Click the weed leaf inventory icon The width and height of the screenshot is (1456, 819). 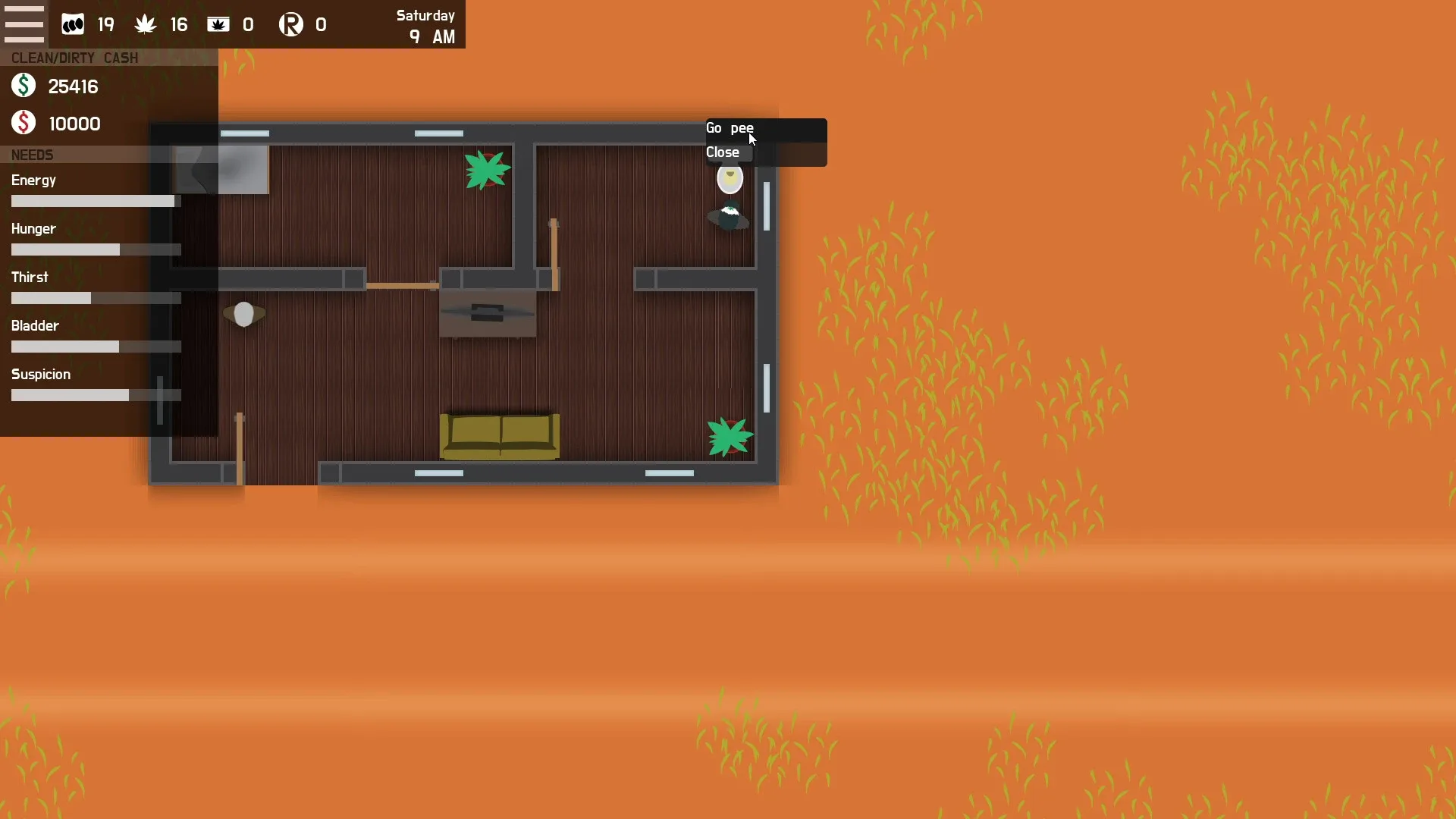(x=144, y=24)
